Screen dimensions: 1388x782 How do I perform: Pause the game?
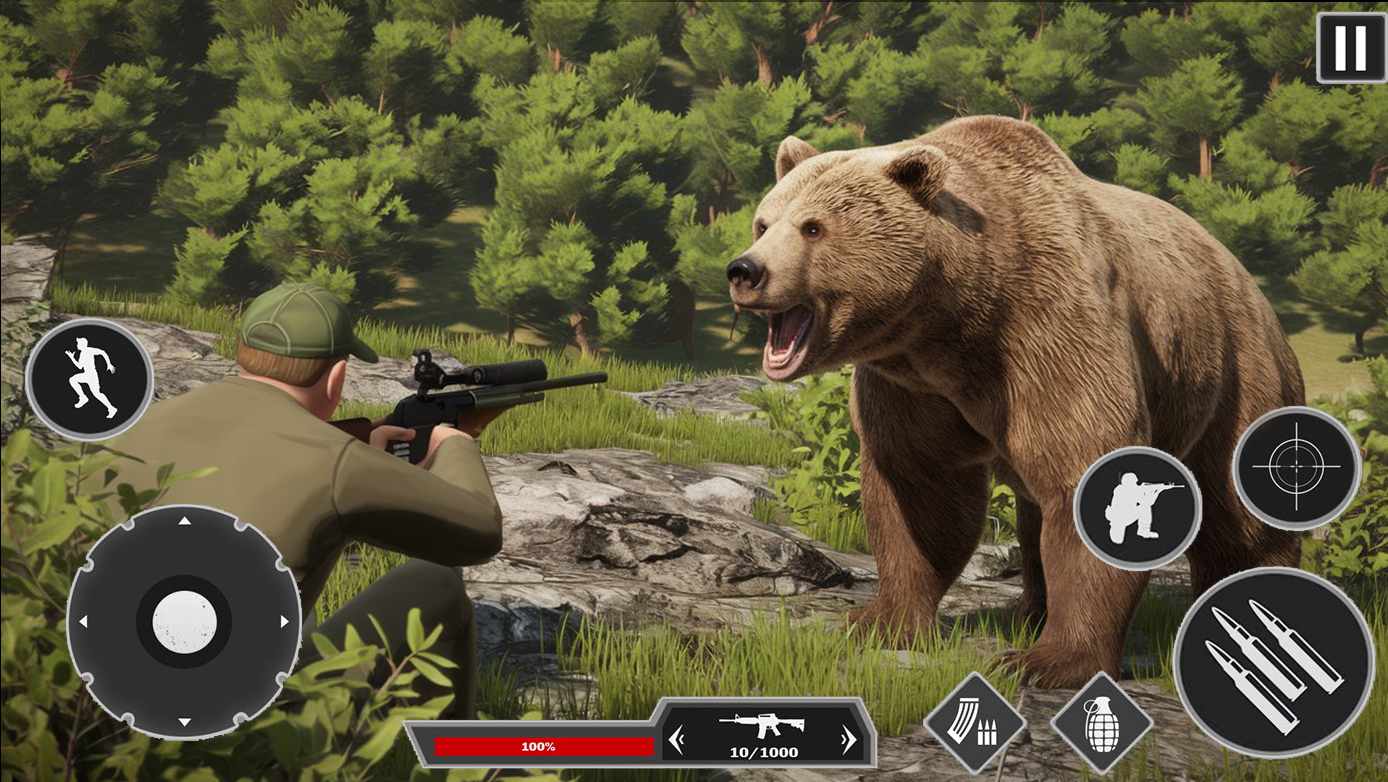coord(1351,47)
